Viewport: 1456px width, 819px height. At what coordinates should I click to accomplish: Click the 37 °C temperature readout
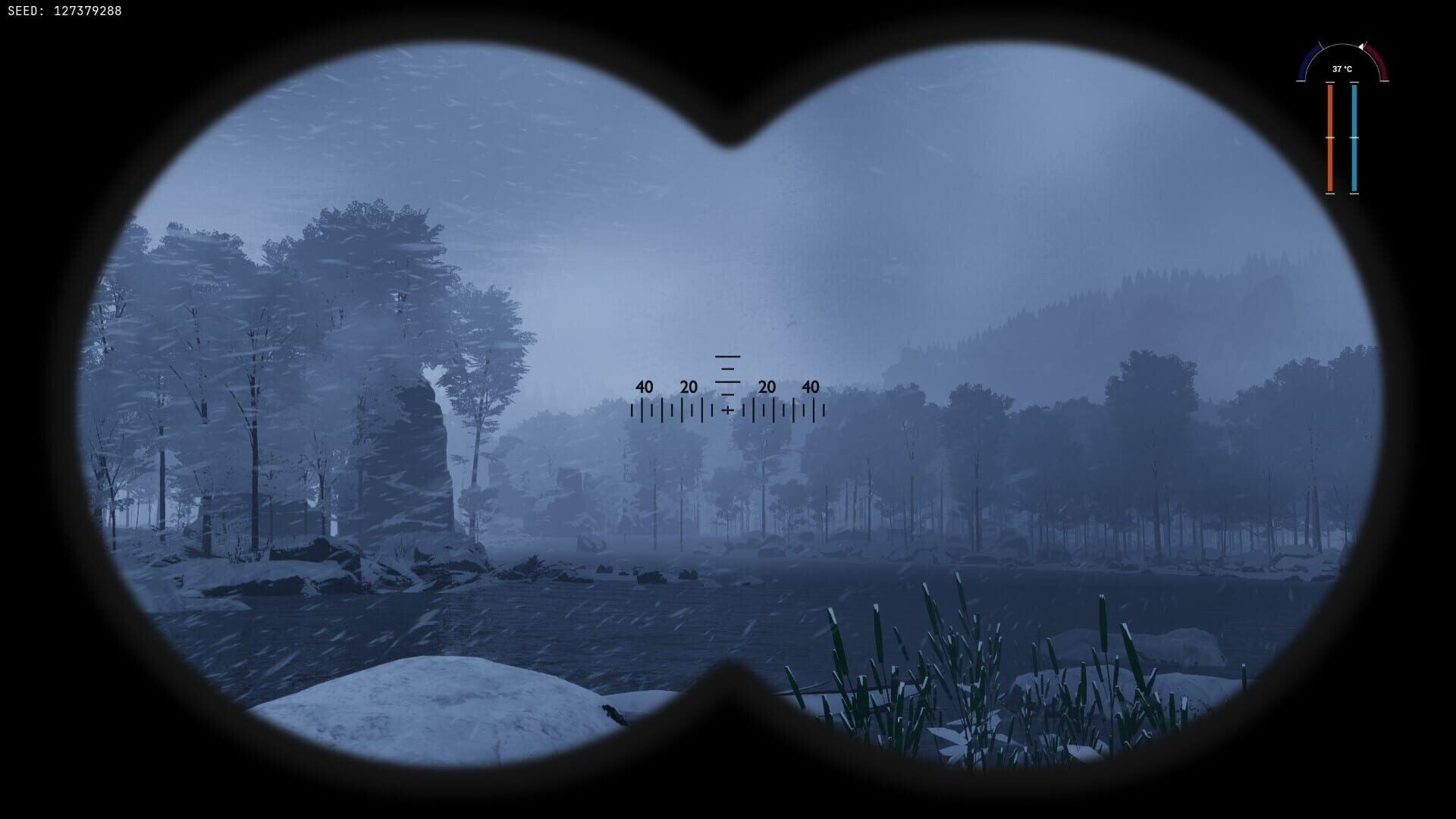coord(1342,69)
